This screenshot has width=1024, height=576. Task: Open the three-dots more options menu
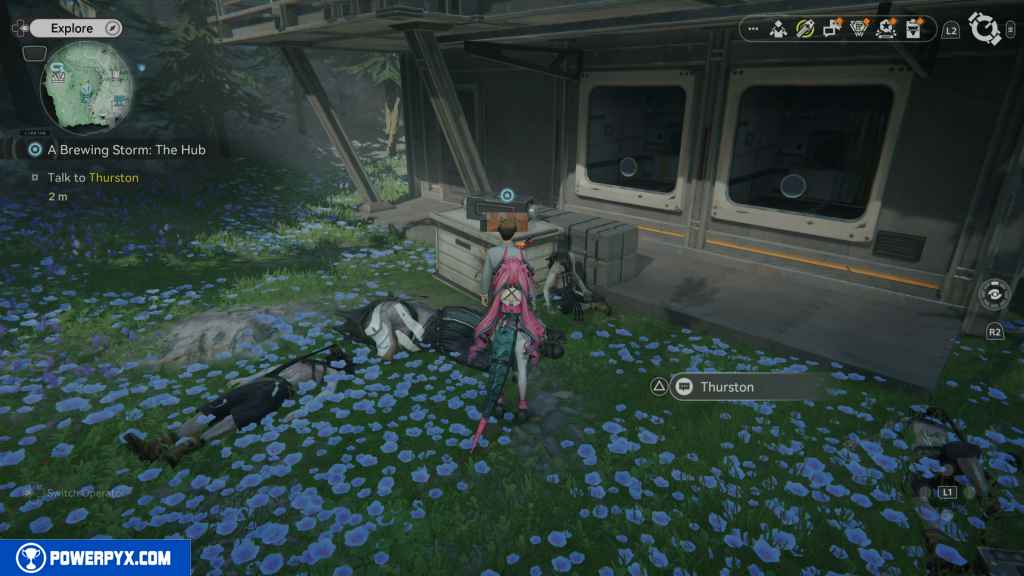(753, 29)
